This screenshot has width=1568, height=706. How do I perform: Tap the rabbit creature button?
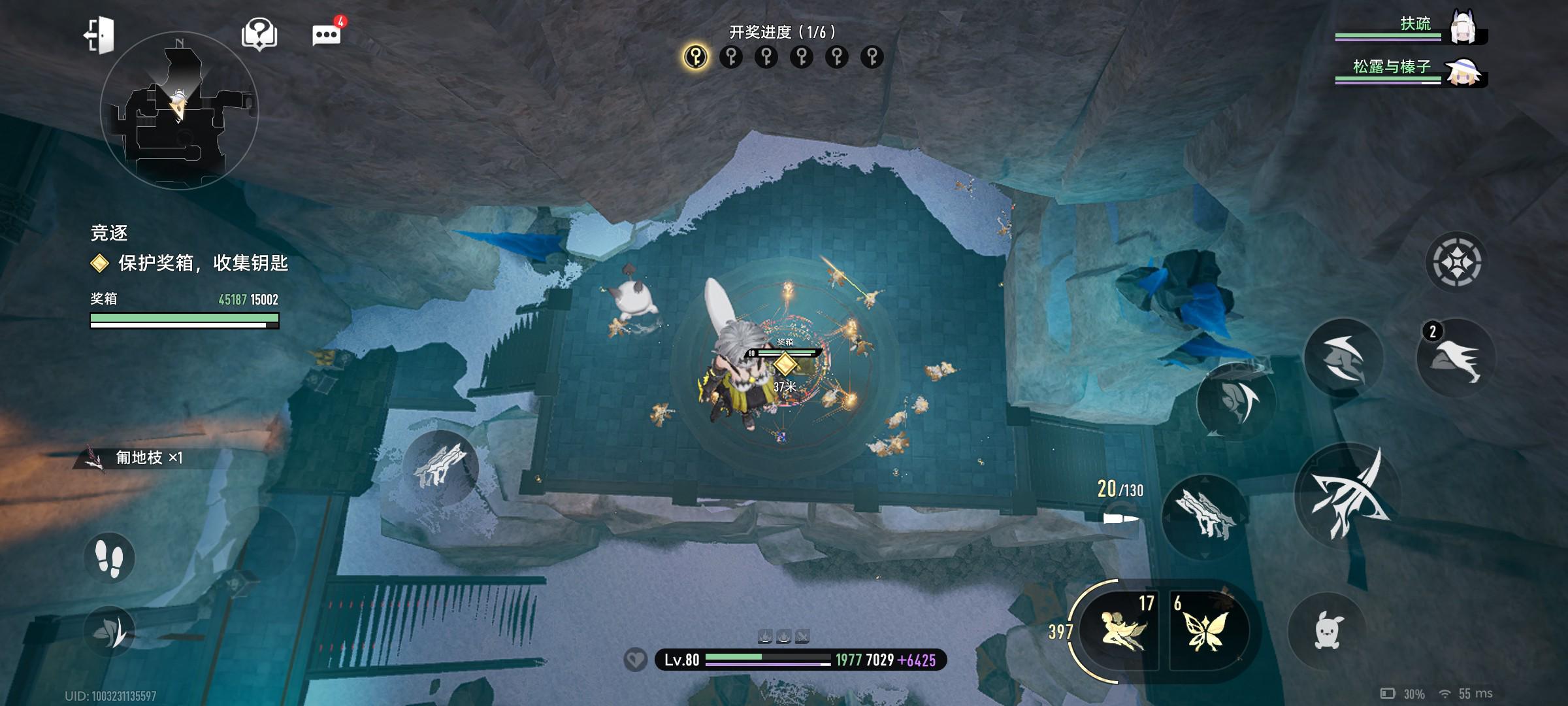pos(1326,631)
